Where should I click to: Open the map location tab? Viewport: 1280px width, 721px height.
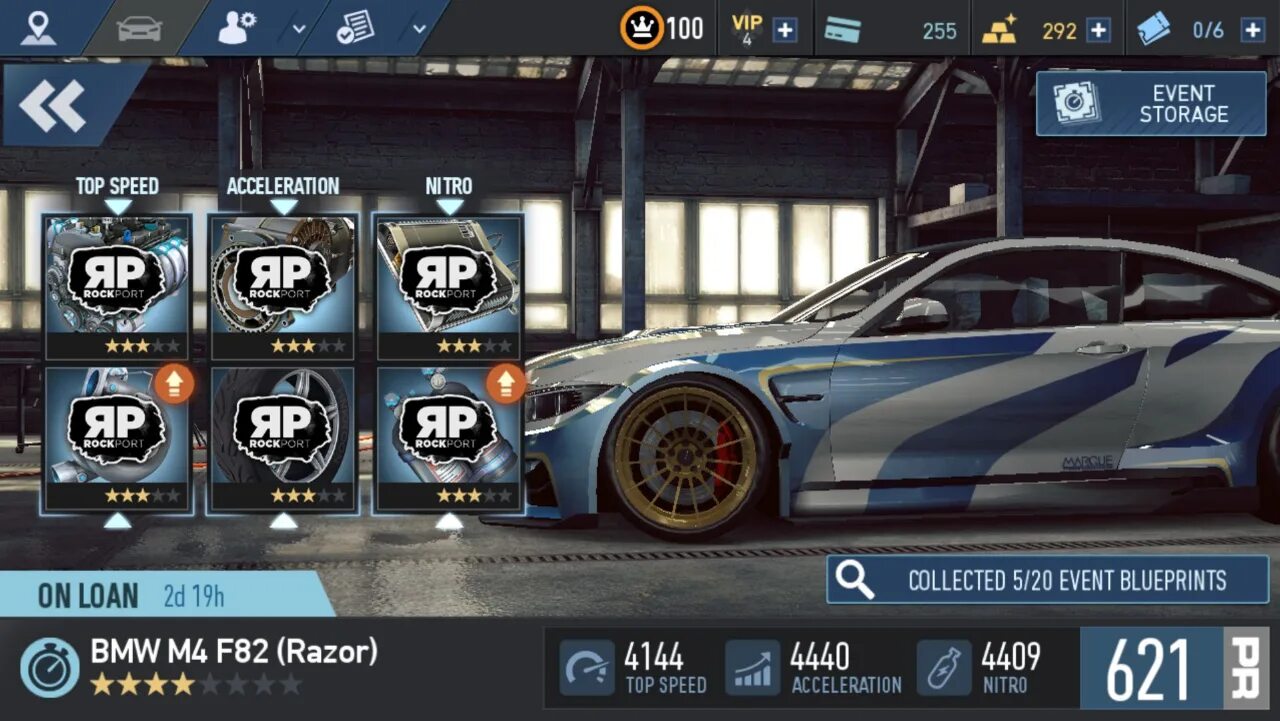(x=39, y=28)
